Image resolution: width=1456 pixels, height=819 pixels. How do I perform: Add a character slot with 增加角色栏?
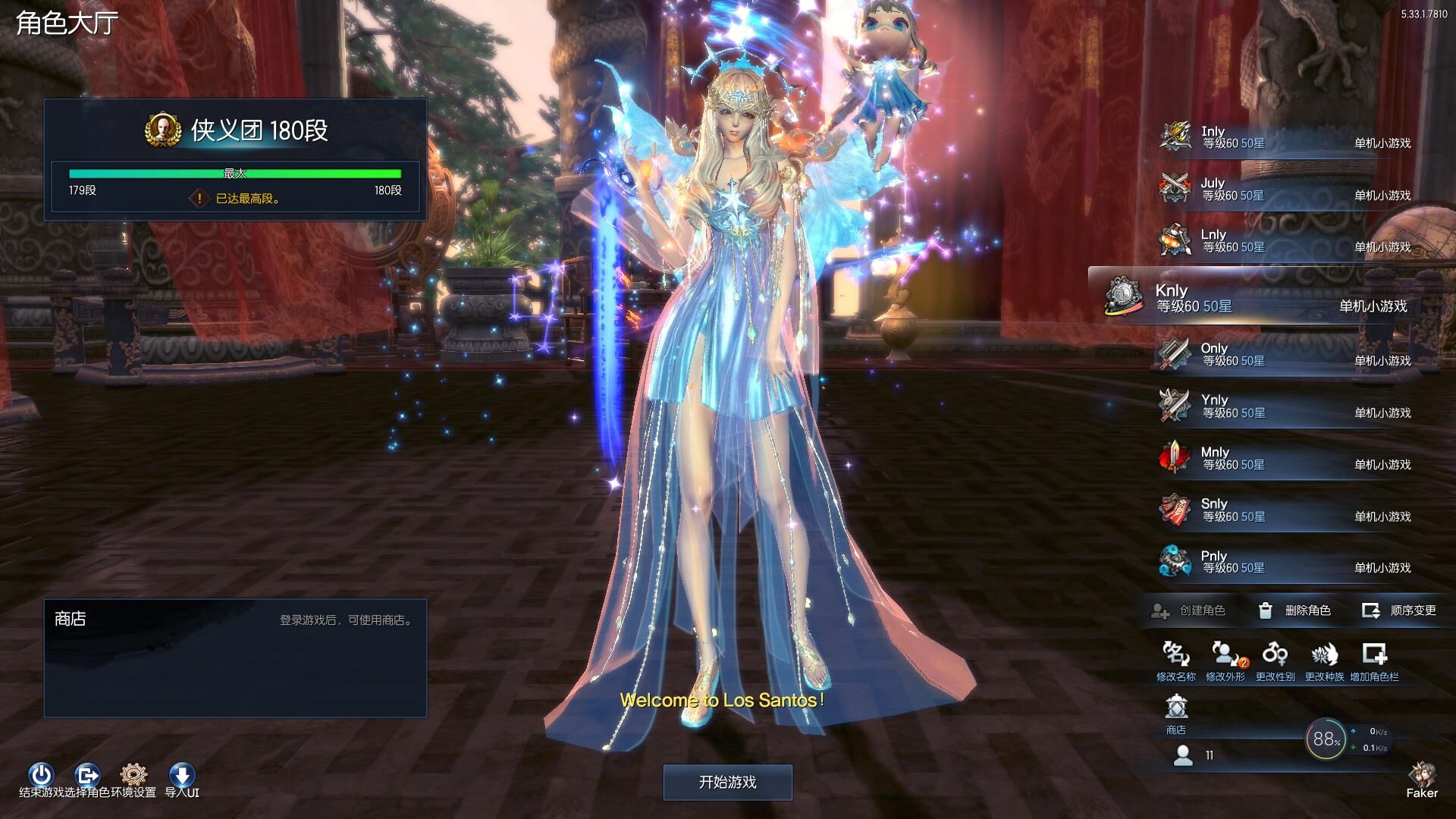click(x=1374, y=661)
